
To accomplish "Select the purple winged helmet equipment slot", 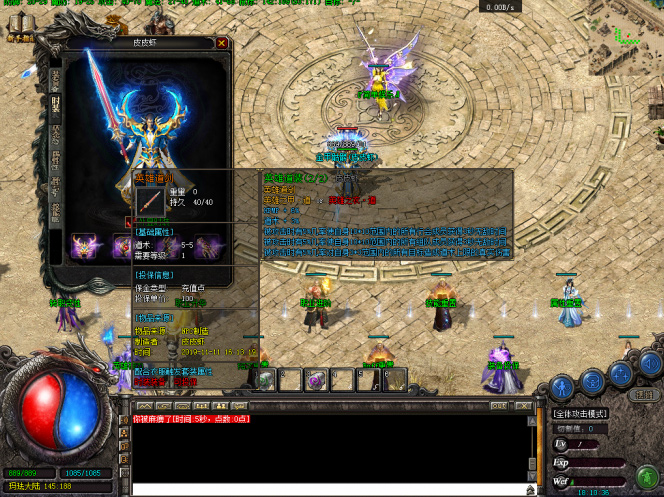I will click(x=82, y=245).
